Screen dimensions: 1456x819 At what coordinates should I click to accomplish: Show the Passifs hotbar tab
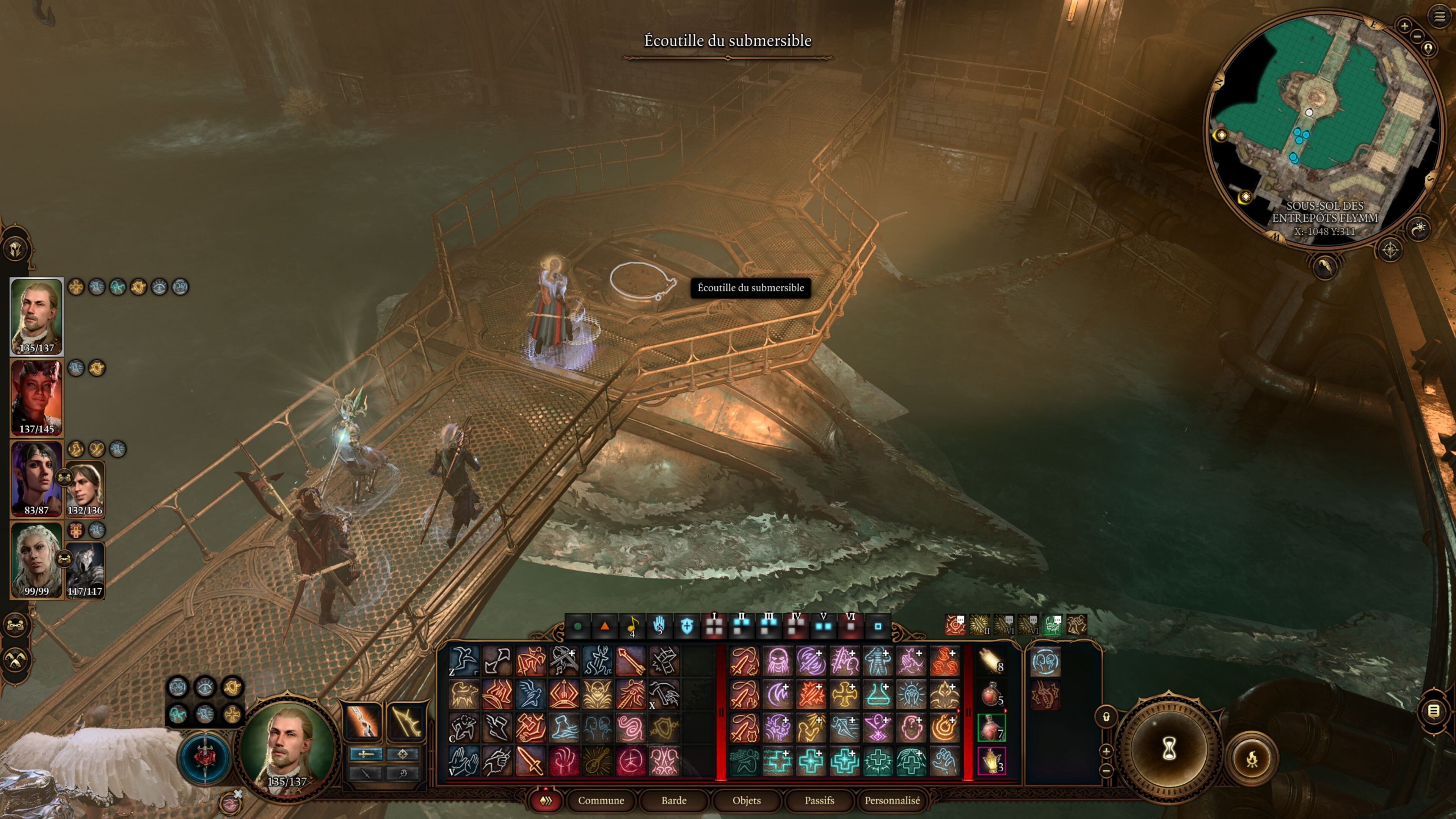[x=819, y=800]
